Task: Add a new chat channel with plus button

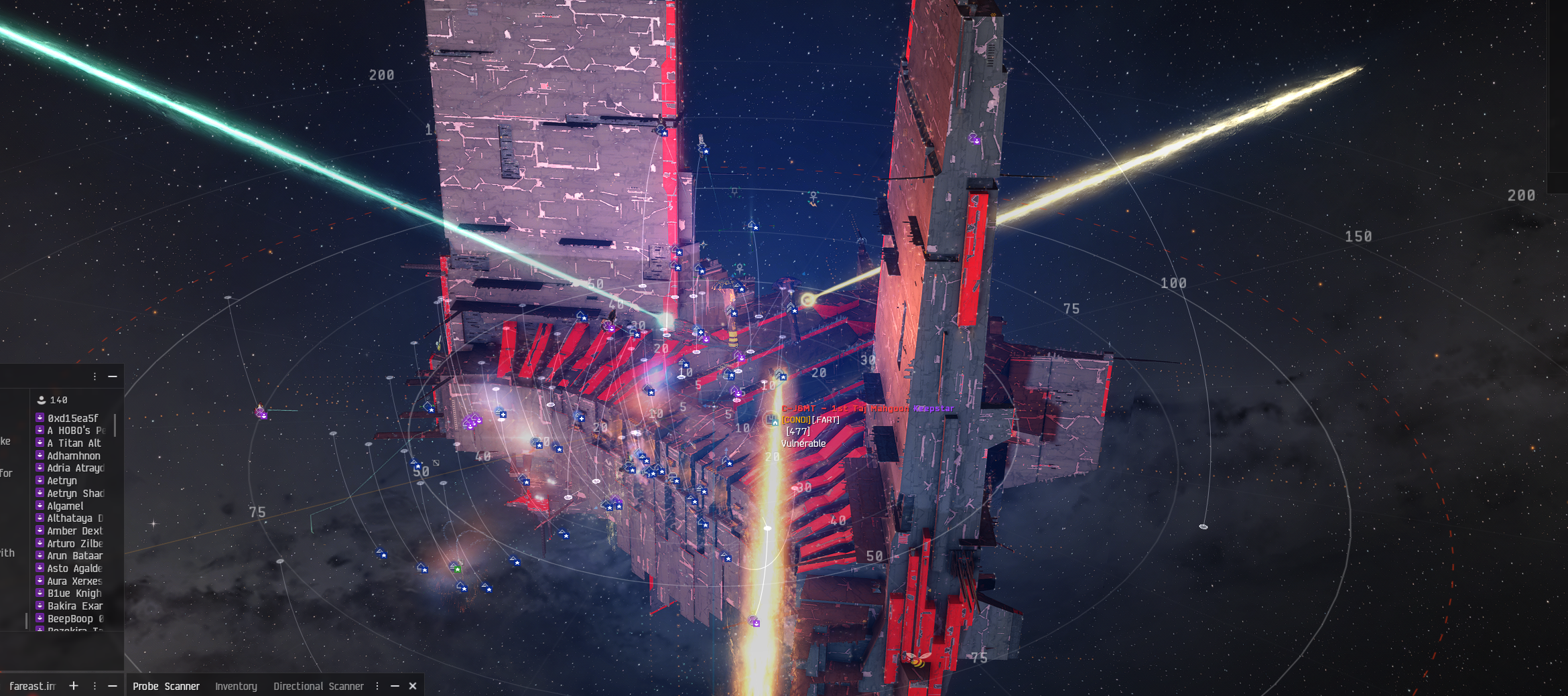Action: point(74,686)
